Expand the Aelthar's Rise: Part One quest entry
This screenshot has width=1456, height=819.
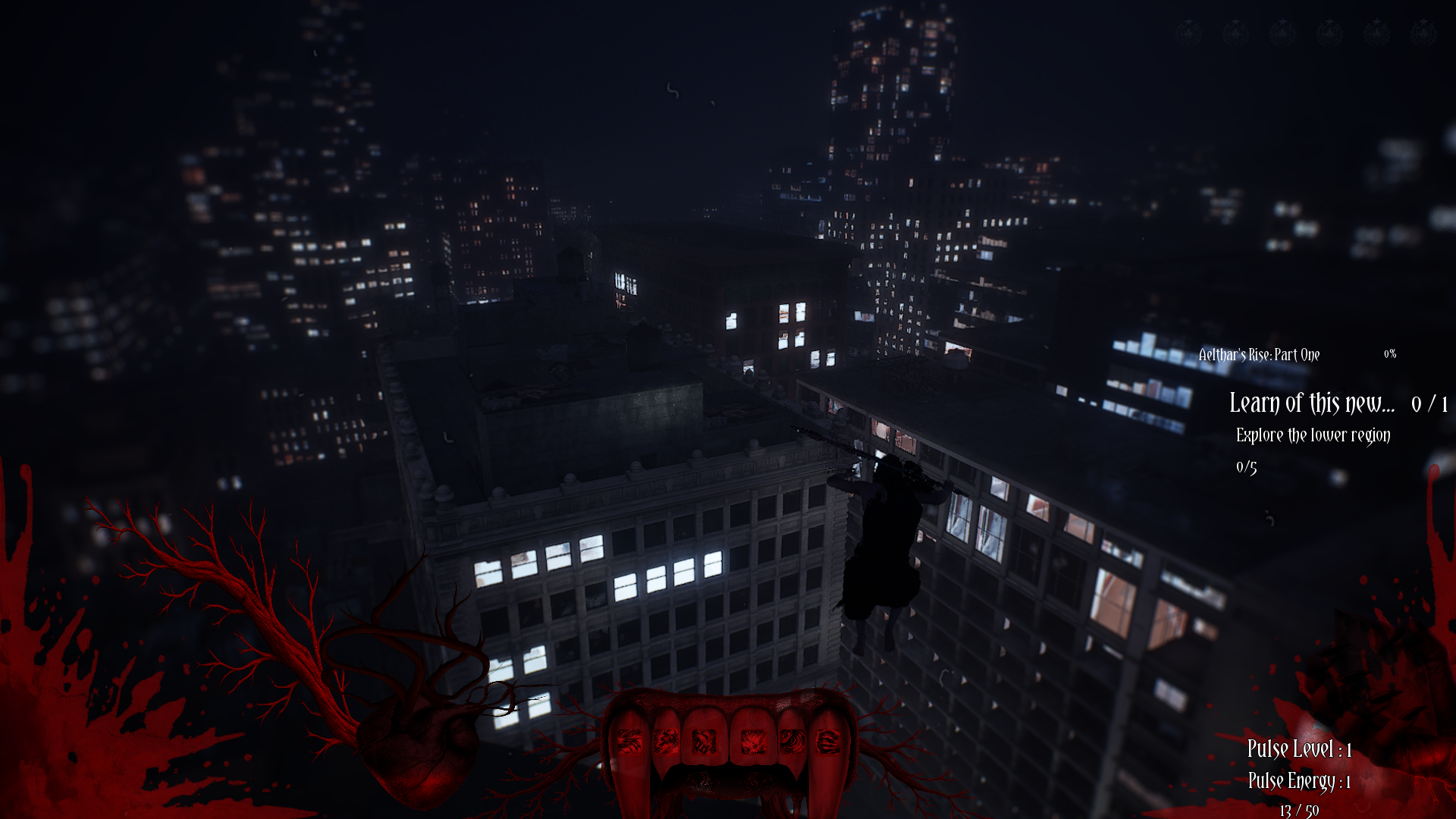1259,354
